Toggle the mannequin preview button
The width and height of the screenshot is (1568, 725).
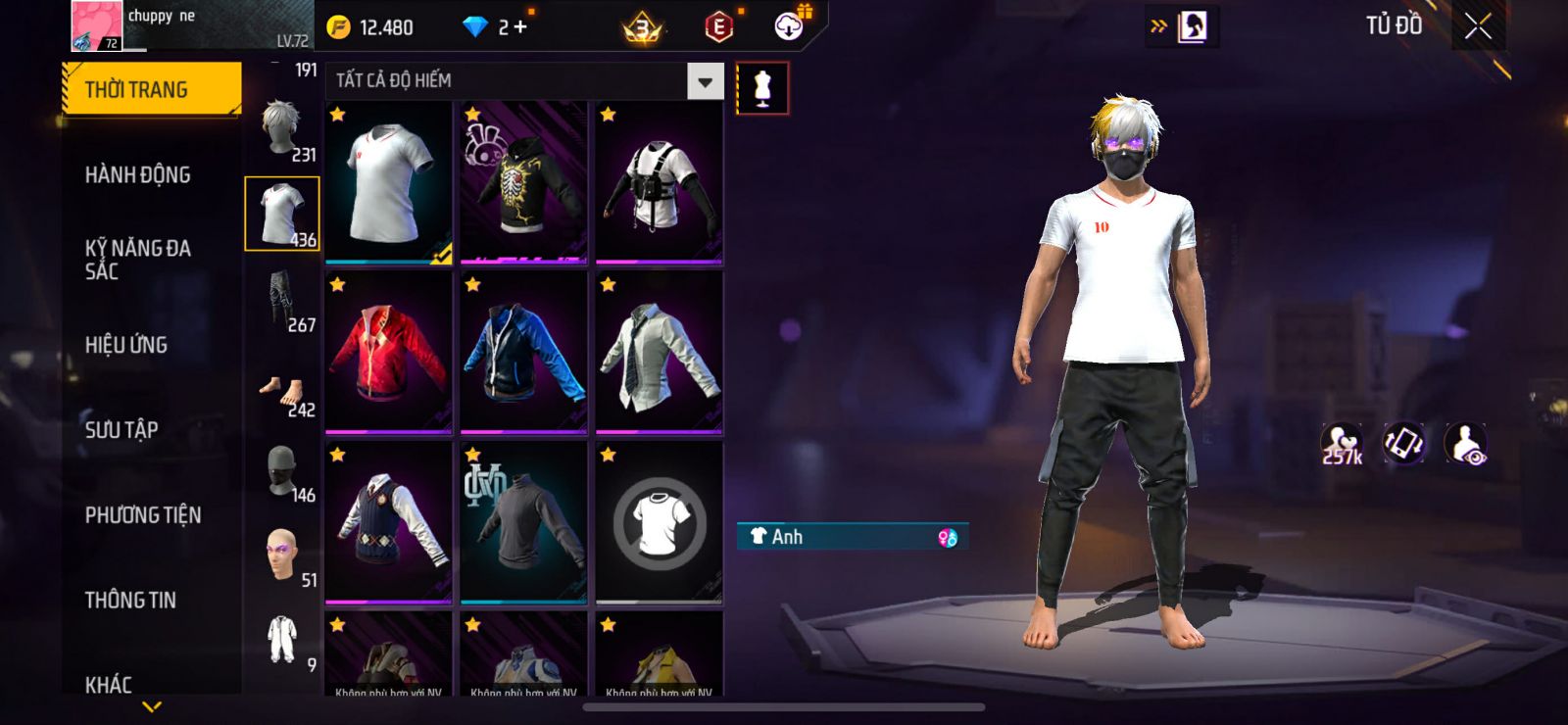tap(761, 88)
